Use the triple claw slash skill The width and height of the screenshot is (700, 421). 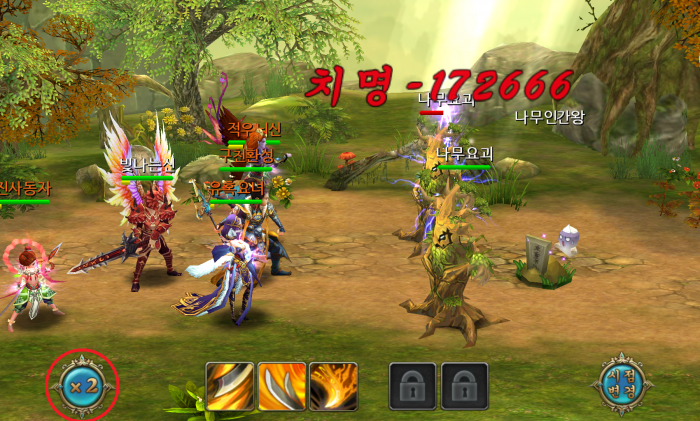click(x=282, y=386)
